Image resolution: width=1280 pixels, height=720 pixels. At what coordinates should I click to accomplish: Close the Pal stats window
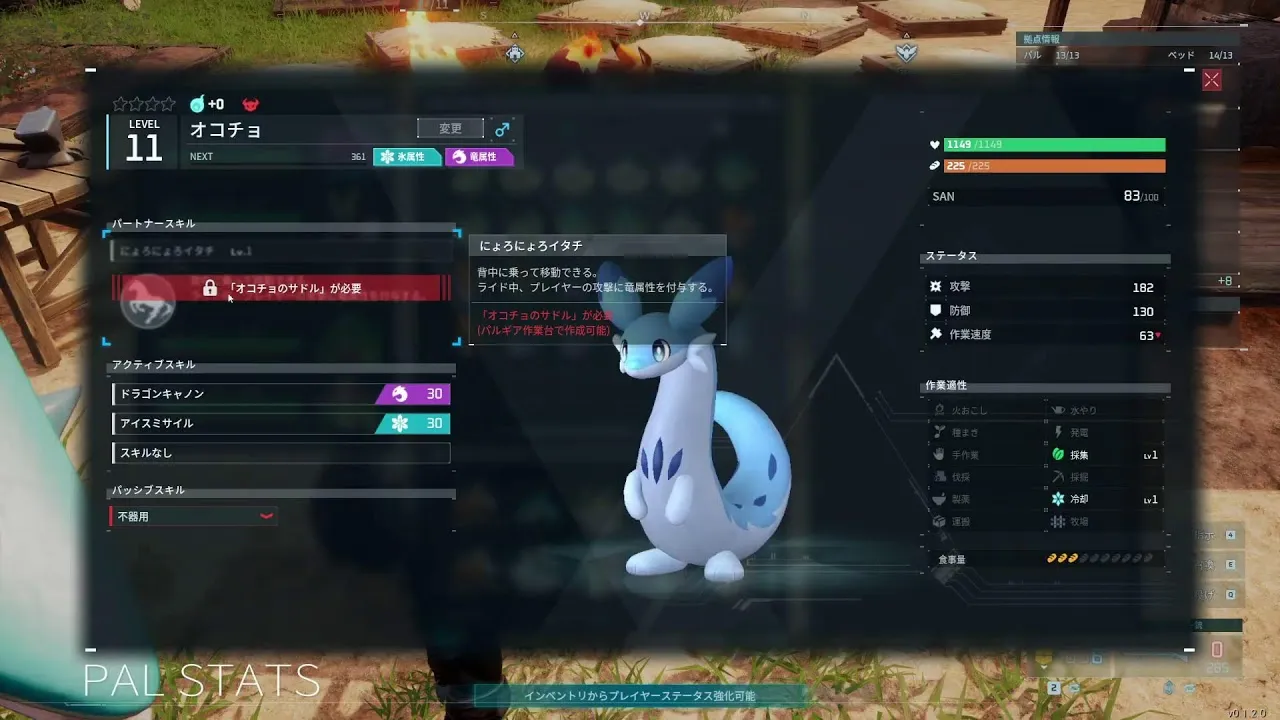[x=1212, y=81]
